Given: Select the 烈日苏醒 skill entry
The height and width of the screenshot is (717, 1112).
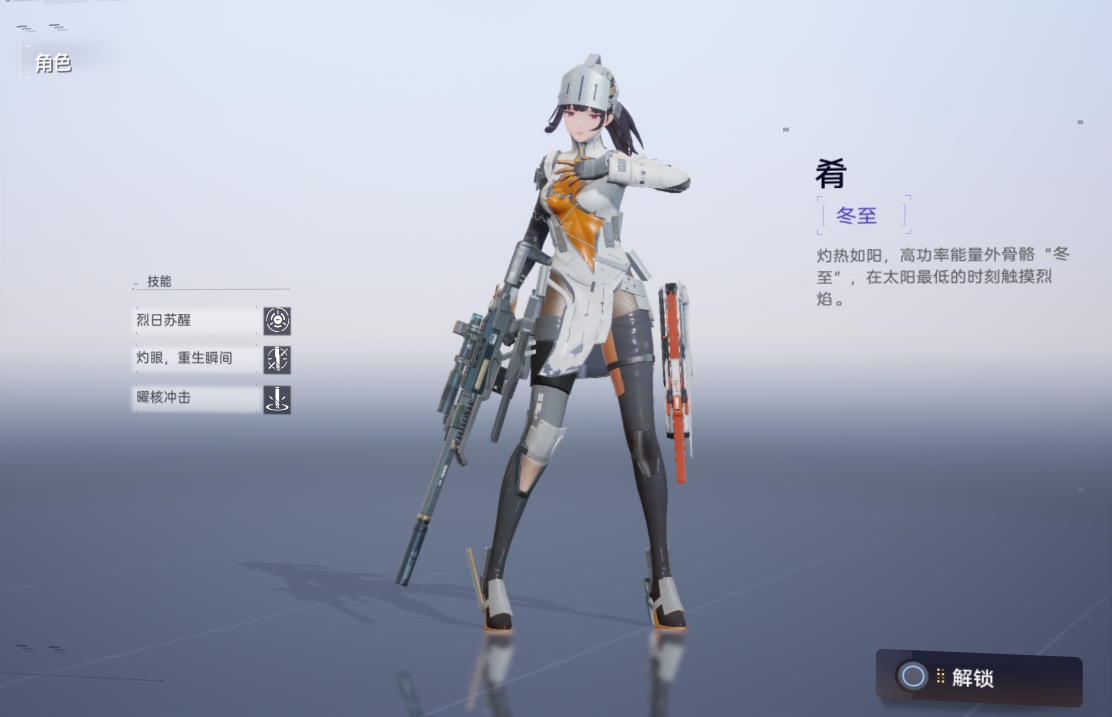Looking at the screenshot, I should [x=196, y=321].
